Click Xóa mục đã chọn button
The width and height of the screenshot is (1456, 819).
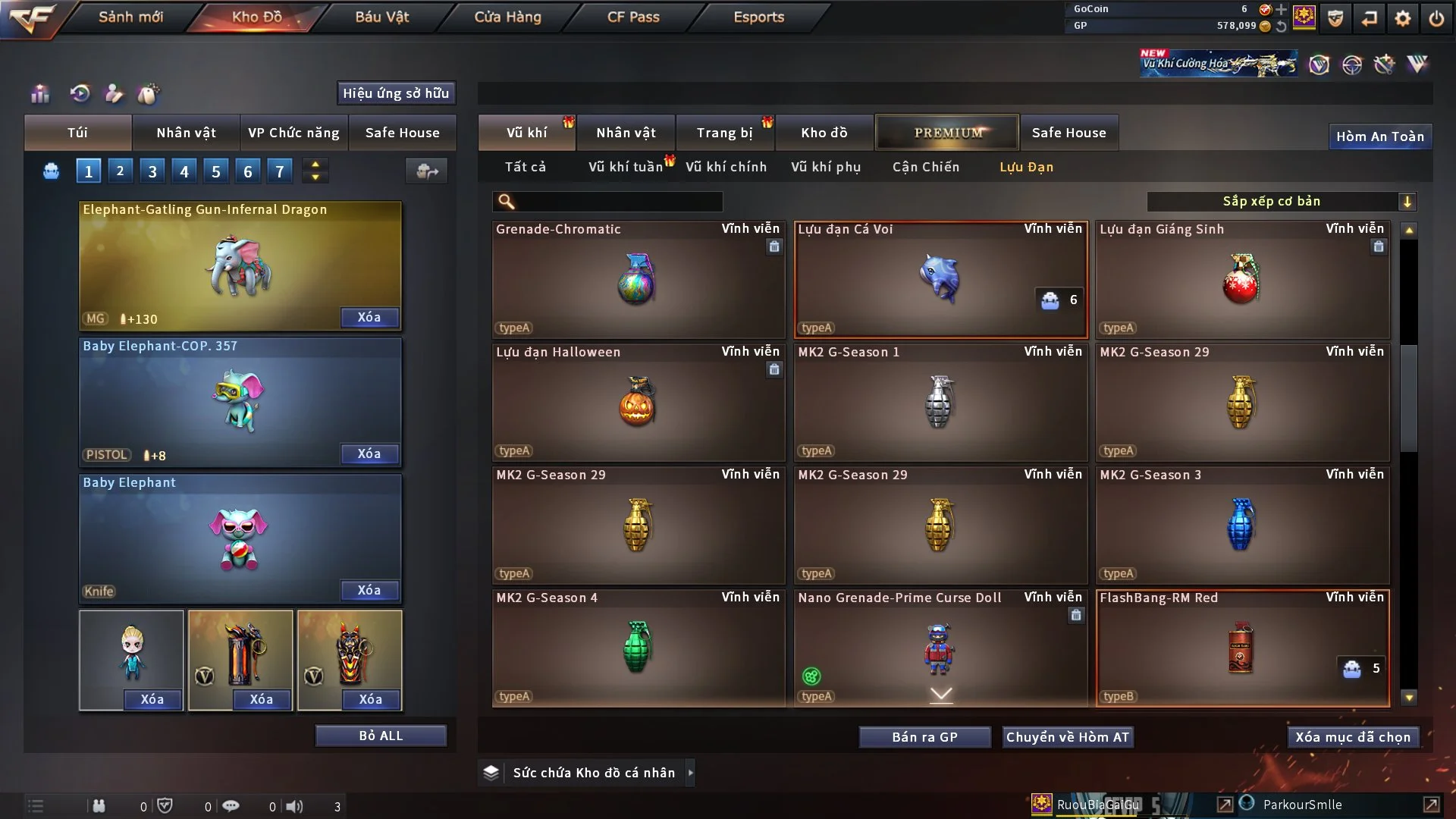coord(1352,737)
